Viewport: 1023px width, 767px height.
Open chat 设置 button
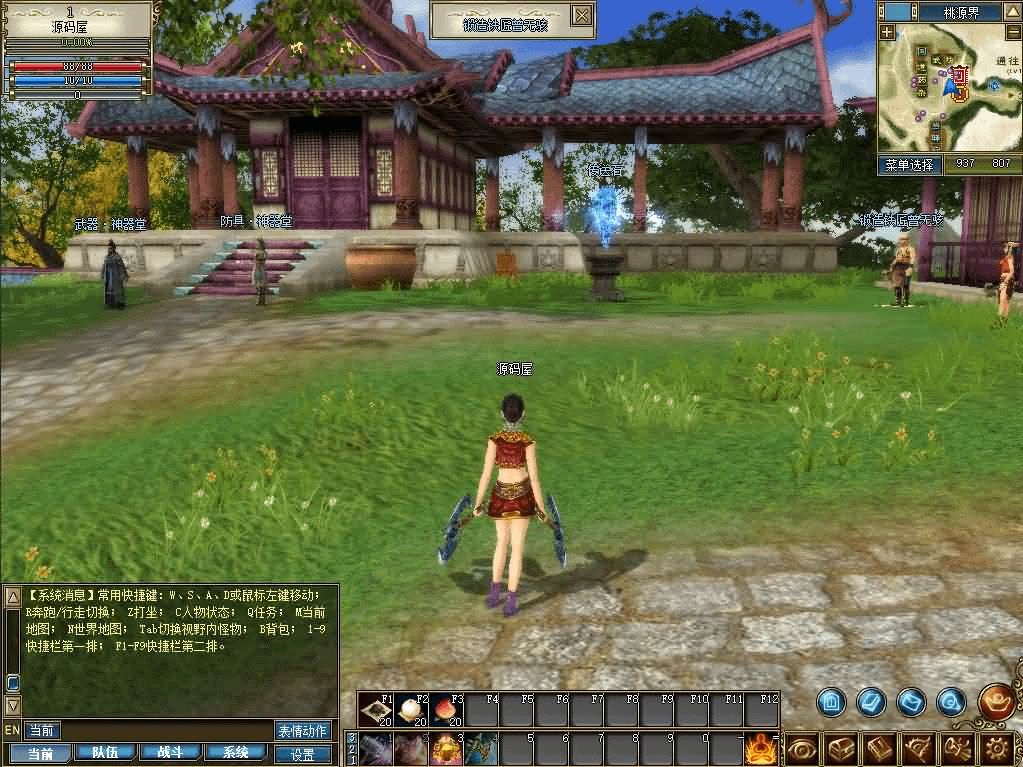pos(302,754)
